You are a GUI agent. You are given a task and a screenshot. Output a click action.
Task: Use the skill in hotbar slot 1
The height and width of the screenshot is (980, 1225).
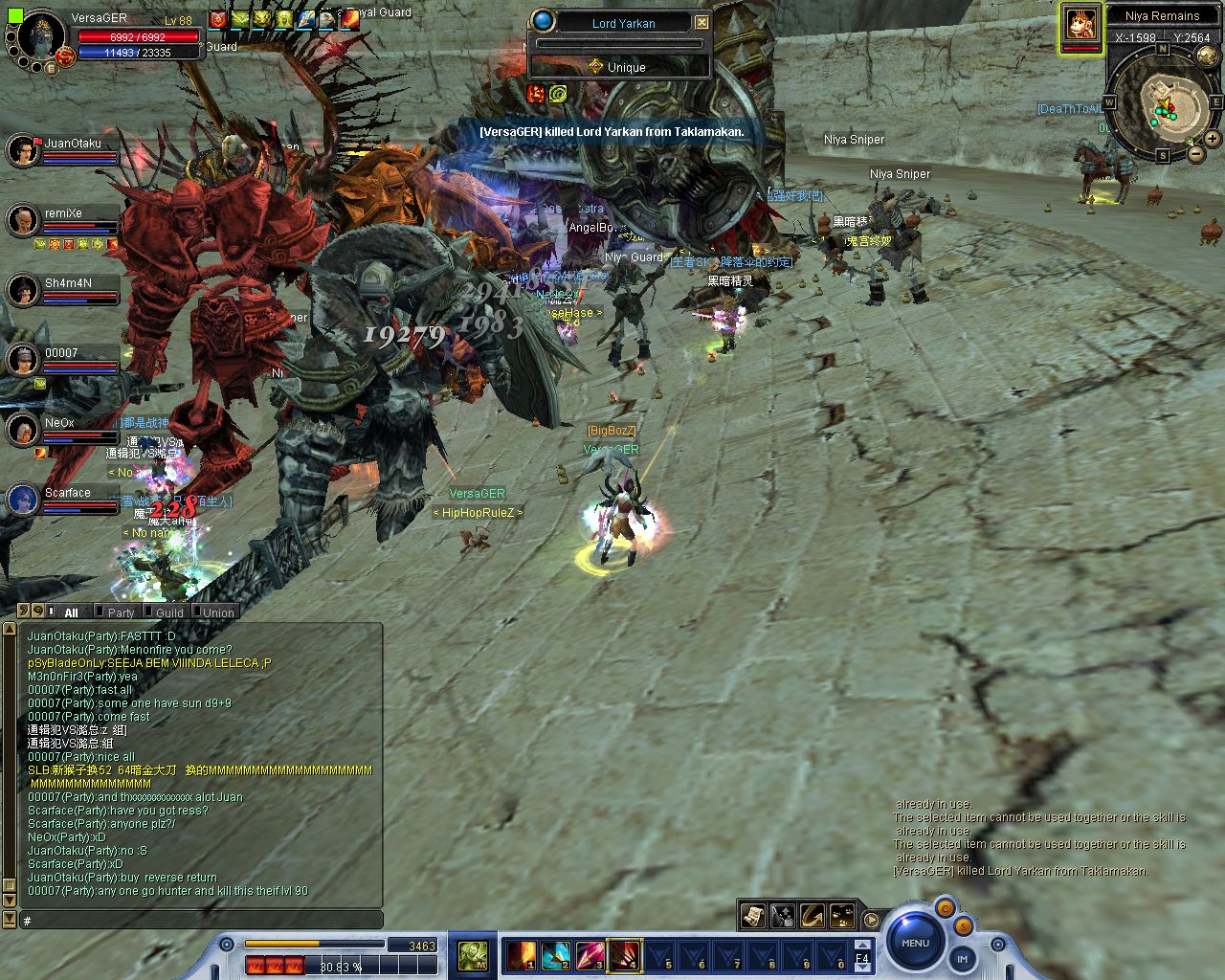click(x=522, y=954)
